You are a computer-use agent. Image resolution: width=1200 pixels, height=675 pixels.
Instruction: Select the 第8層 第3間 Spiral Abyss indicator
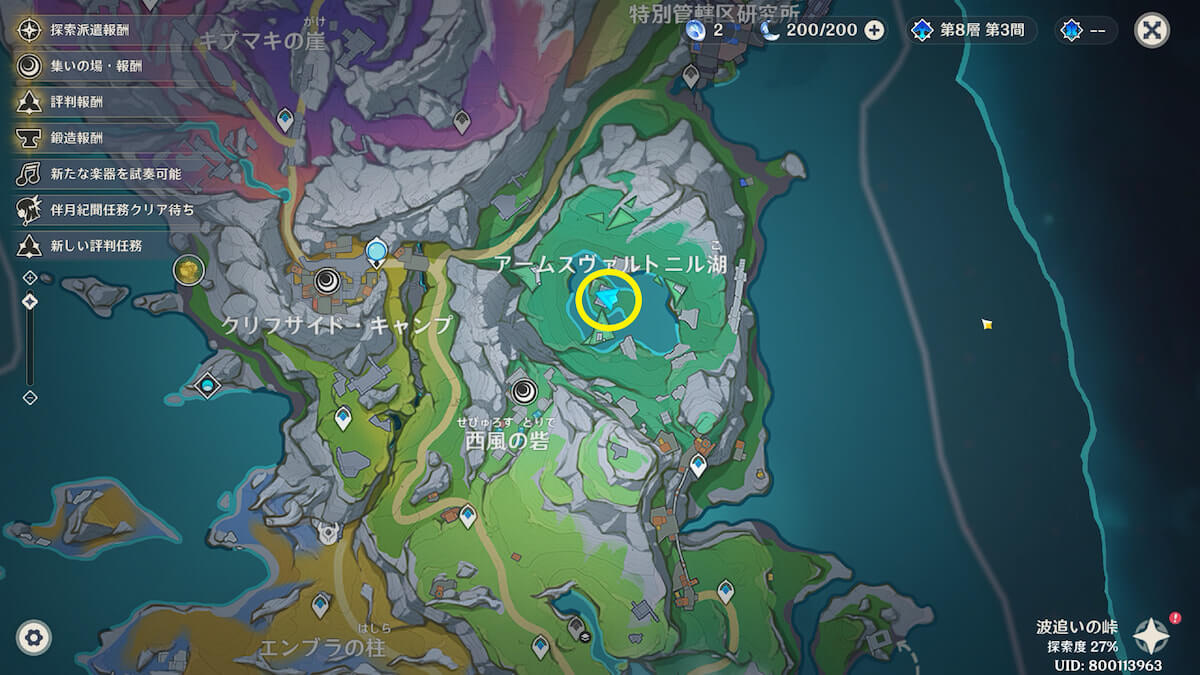tap(971, 30)
